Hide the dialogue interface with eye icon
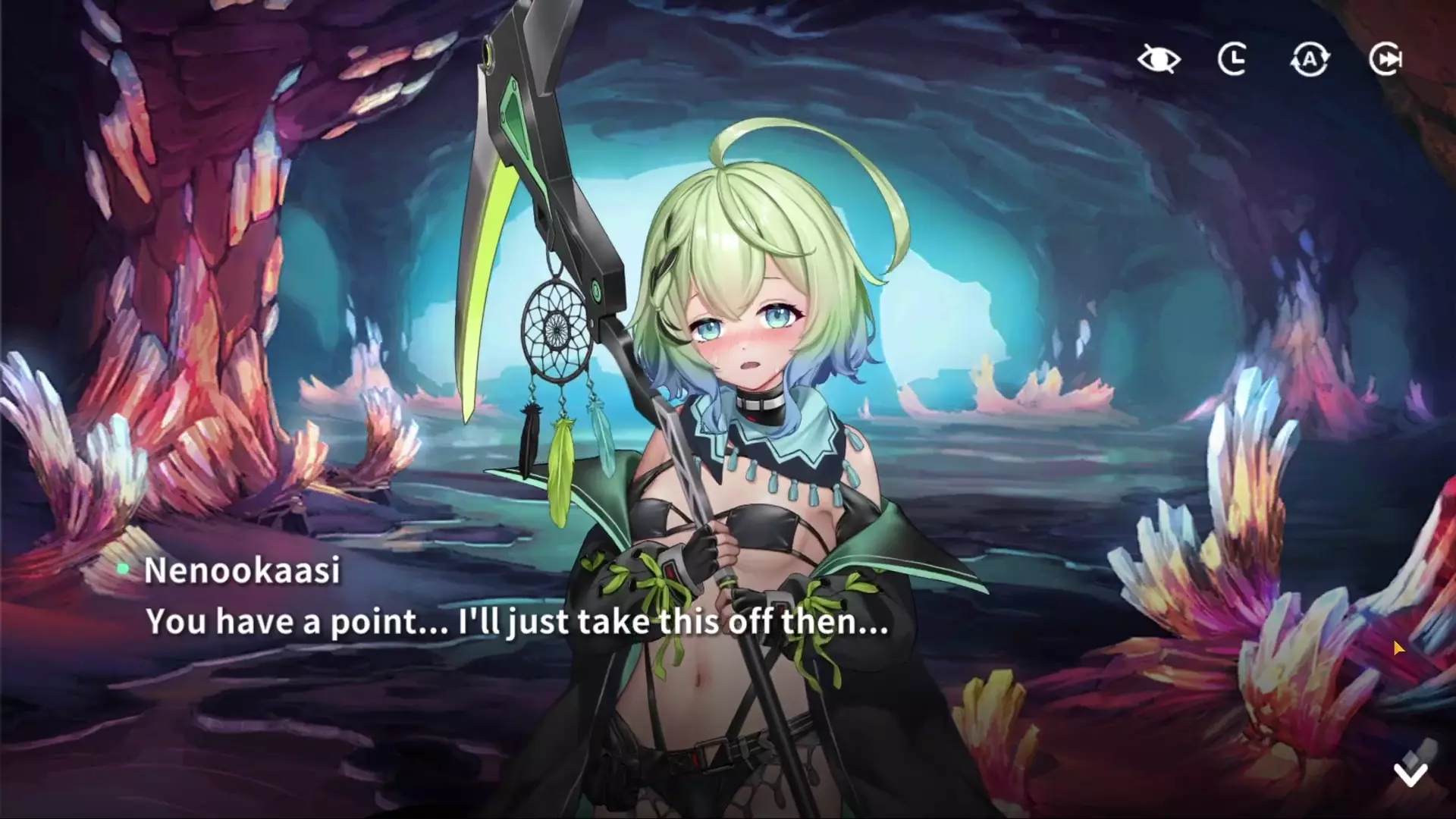The width and height of the screenshot is (1456, 819). 1159,59
